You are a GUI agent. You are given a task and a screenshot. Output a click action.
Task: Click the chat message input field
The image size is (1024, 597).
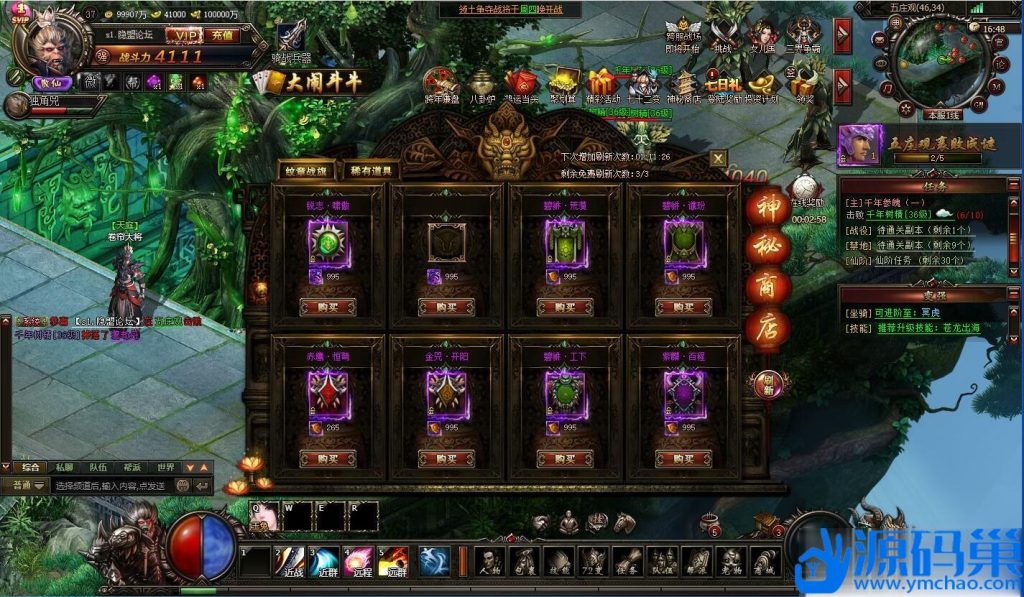tap(130, 485)
